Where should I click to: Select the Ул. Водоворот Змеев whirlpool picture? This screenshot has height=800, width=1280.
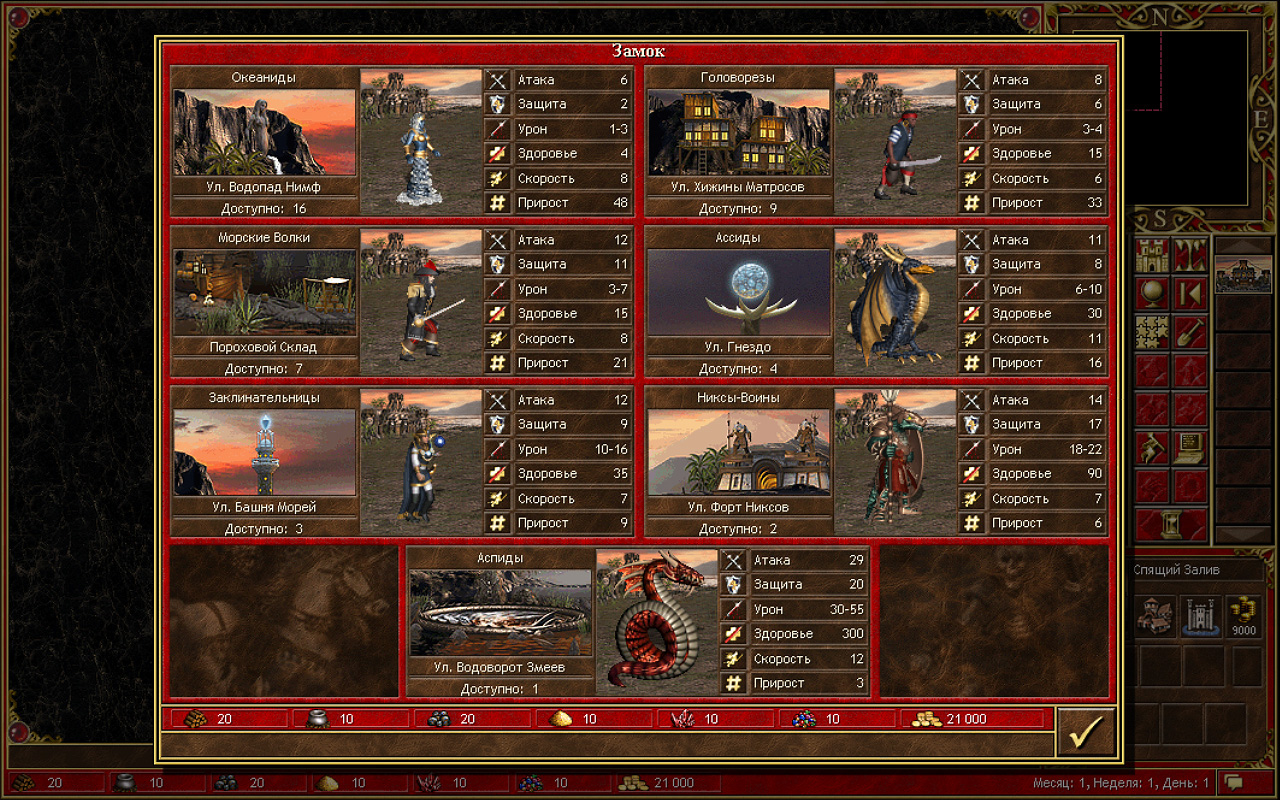tap(500, 612)
